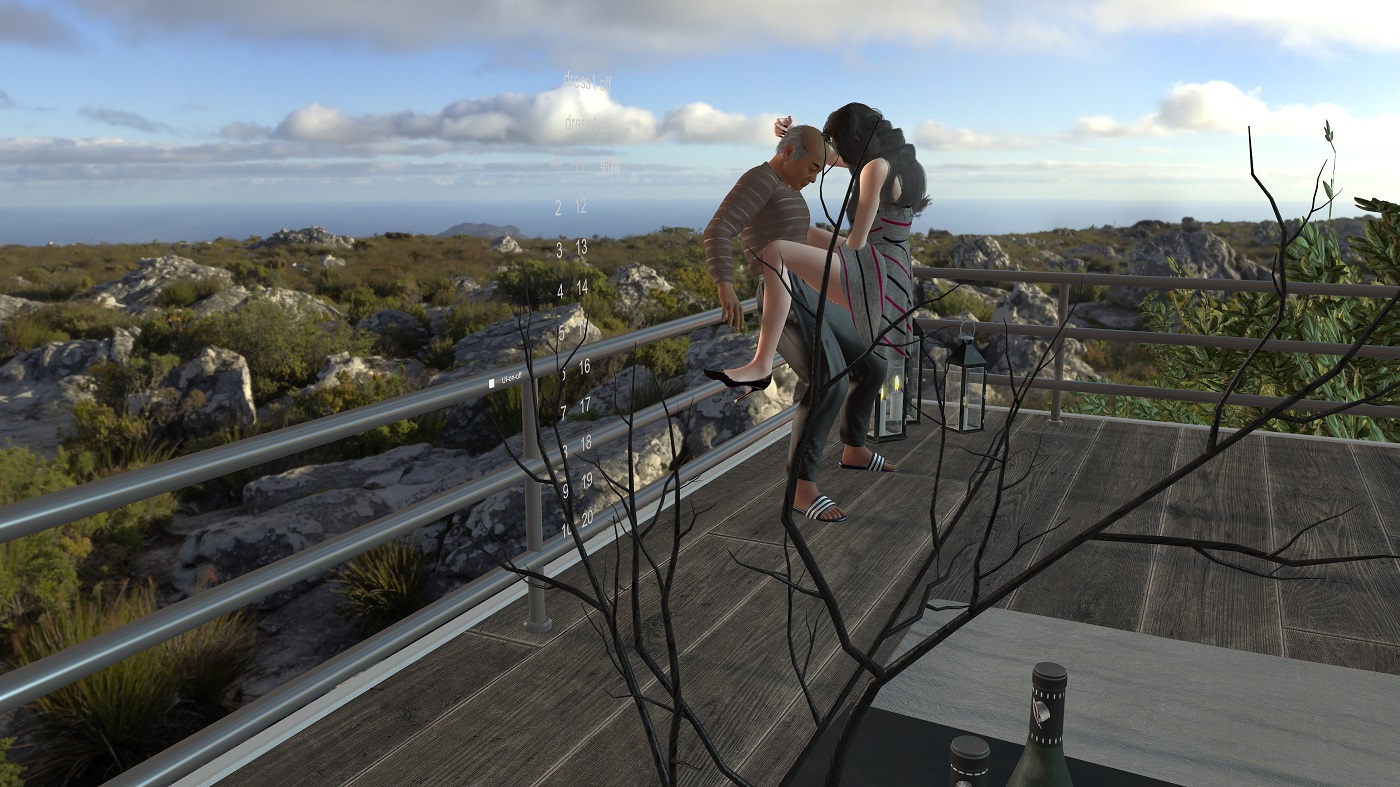Activate number 14 in the list
The image size is (1400, 787).
pos(582,288)
